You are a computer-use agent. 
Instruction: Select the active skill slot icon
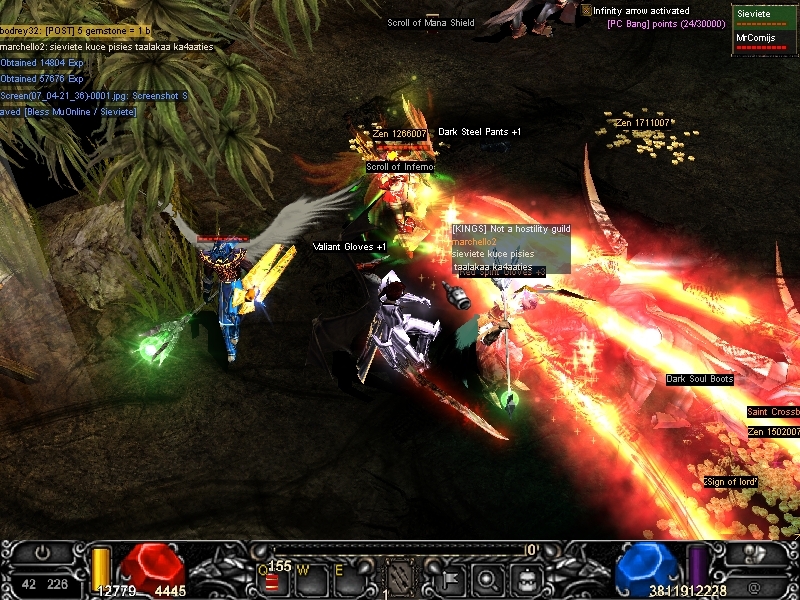coord(400,575)
